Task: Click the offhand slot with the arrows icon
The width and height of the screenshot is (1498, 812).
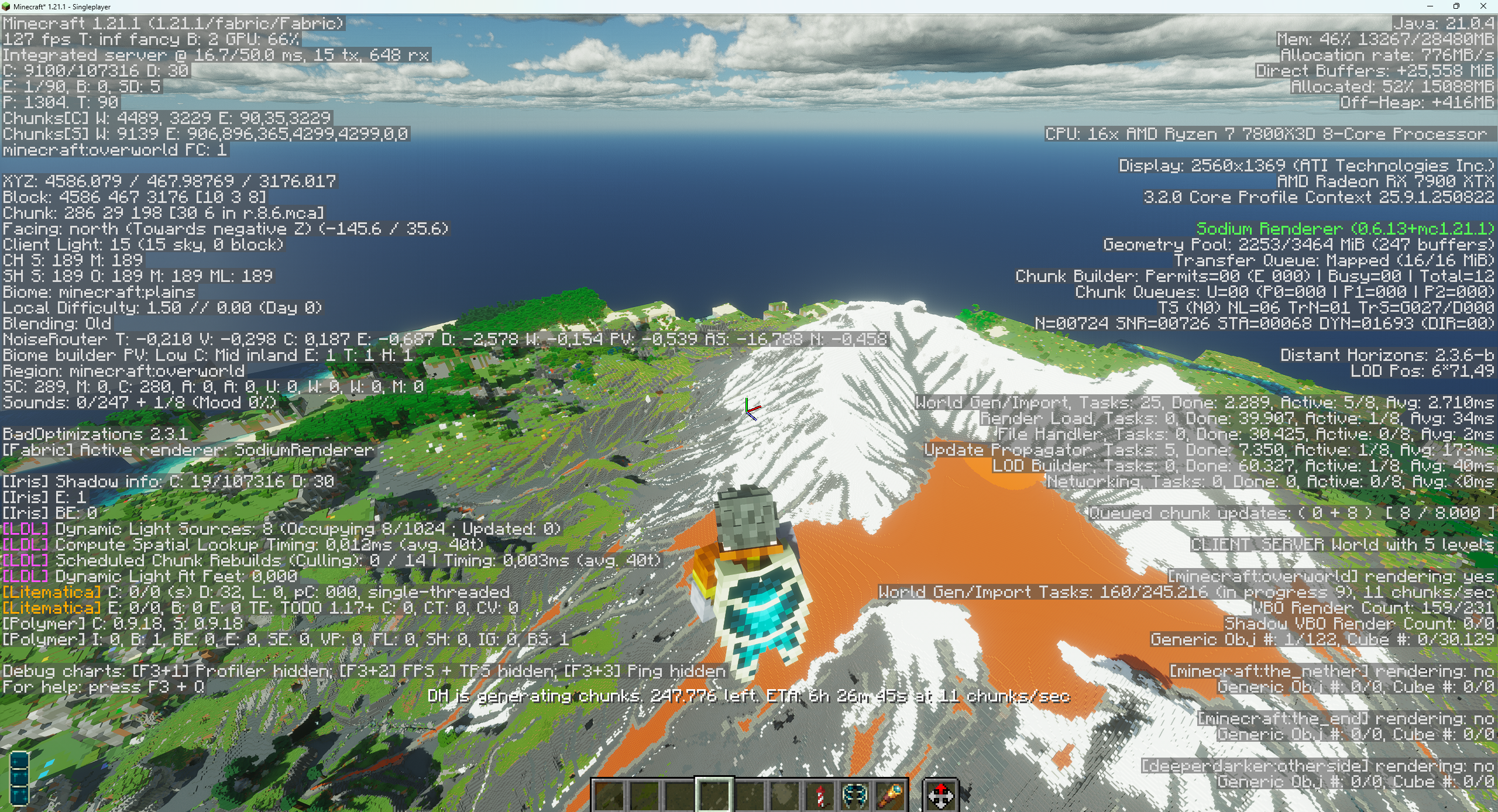Action: [x=940, y=796]
